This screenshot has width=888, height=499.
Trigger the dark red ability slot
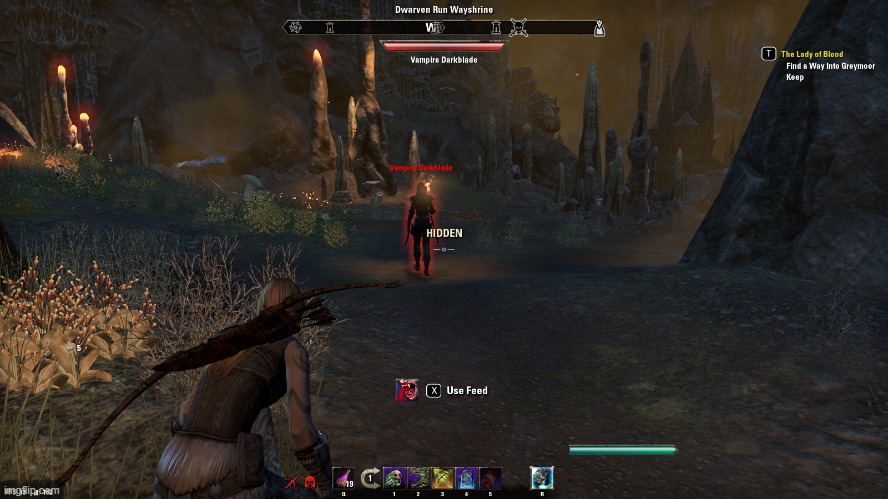490,478
